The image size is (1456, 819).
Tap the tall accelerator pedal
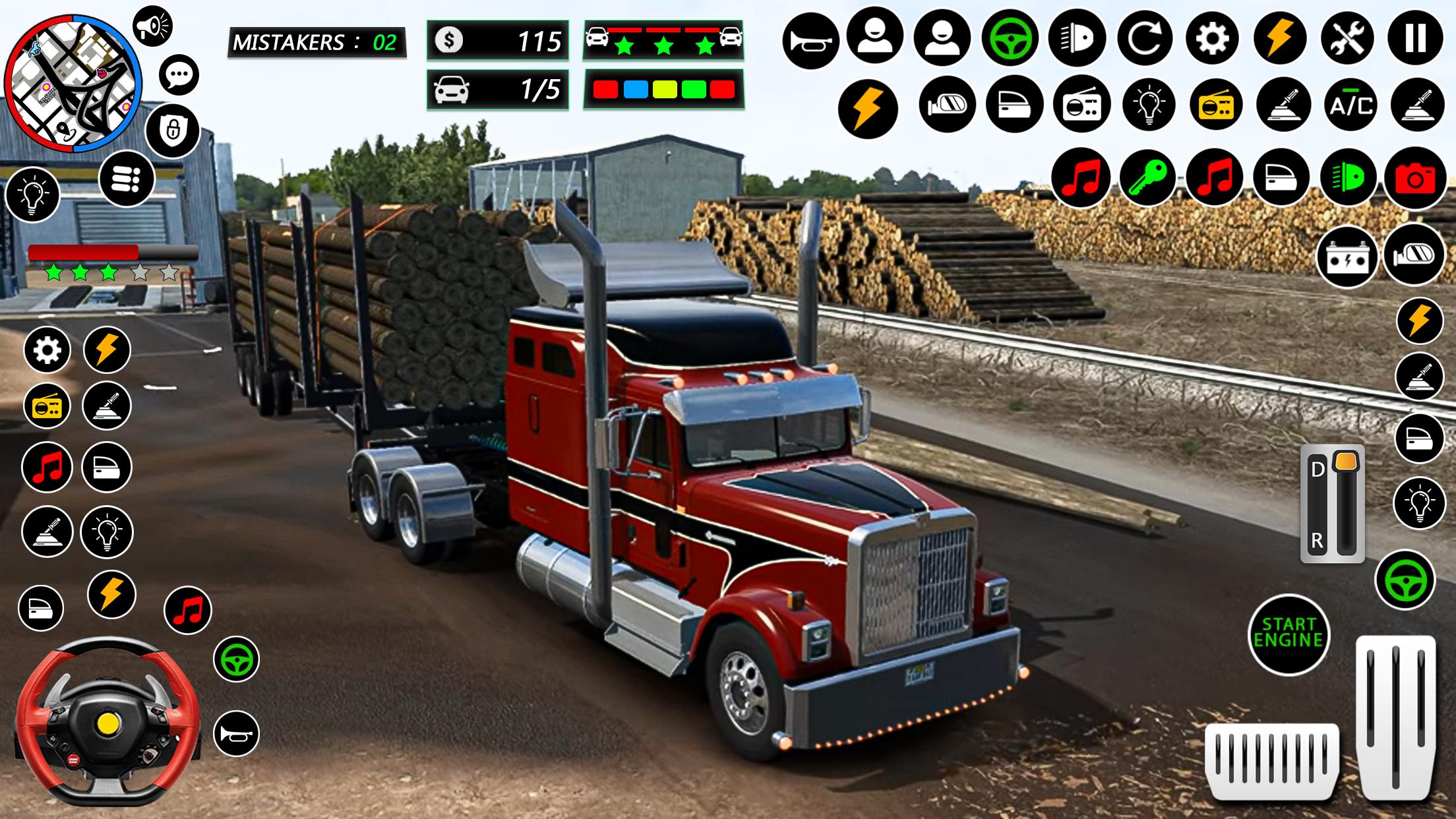click(1395, 717)
